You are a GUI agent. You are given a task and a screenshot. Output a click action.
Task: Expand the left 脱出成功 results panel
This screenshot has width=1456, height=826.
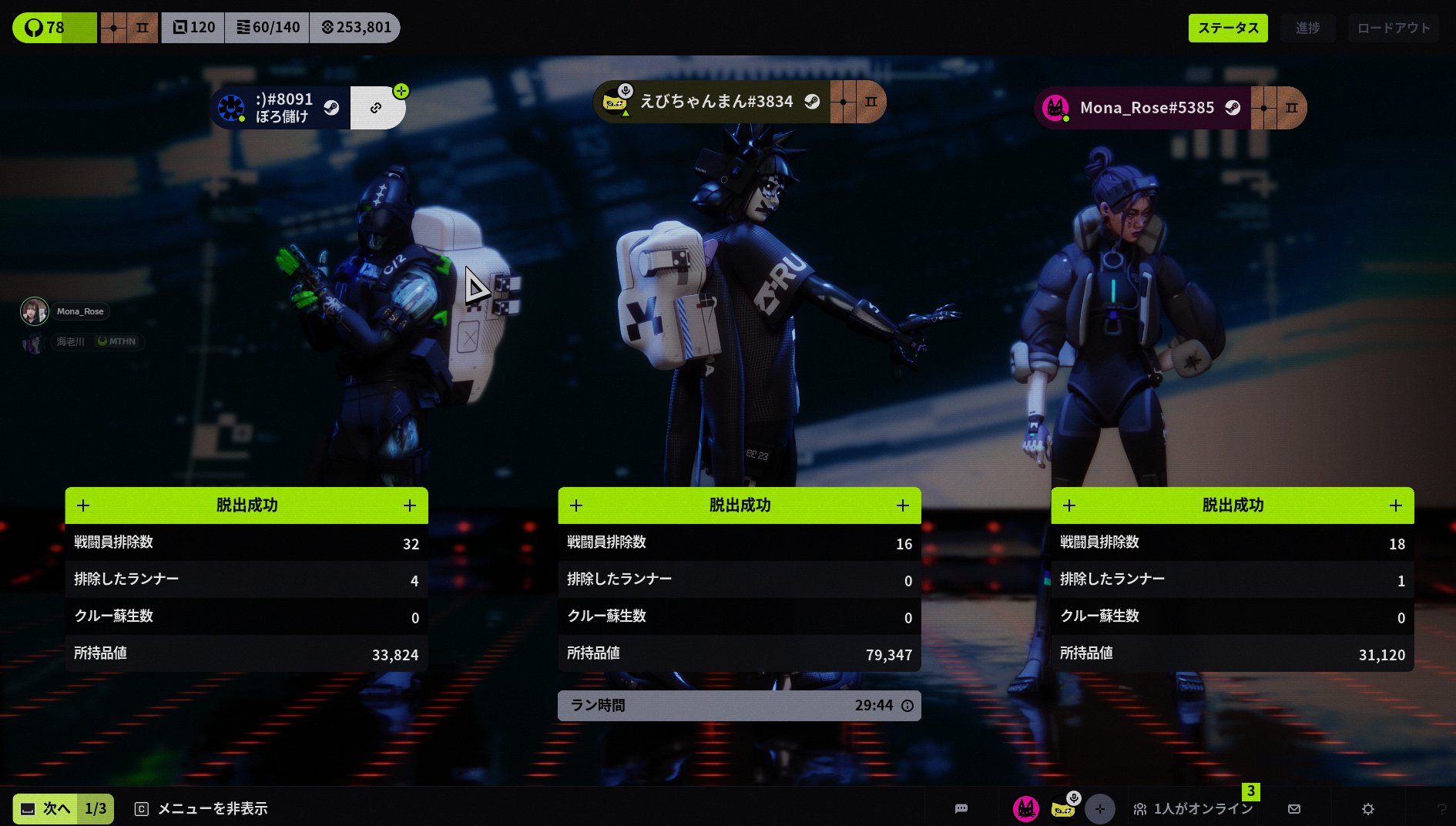(x=409, y=505)
